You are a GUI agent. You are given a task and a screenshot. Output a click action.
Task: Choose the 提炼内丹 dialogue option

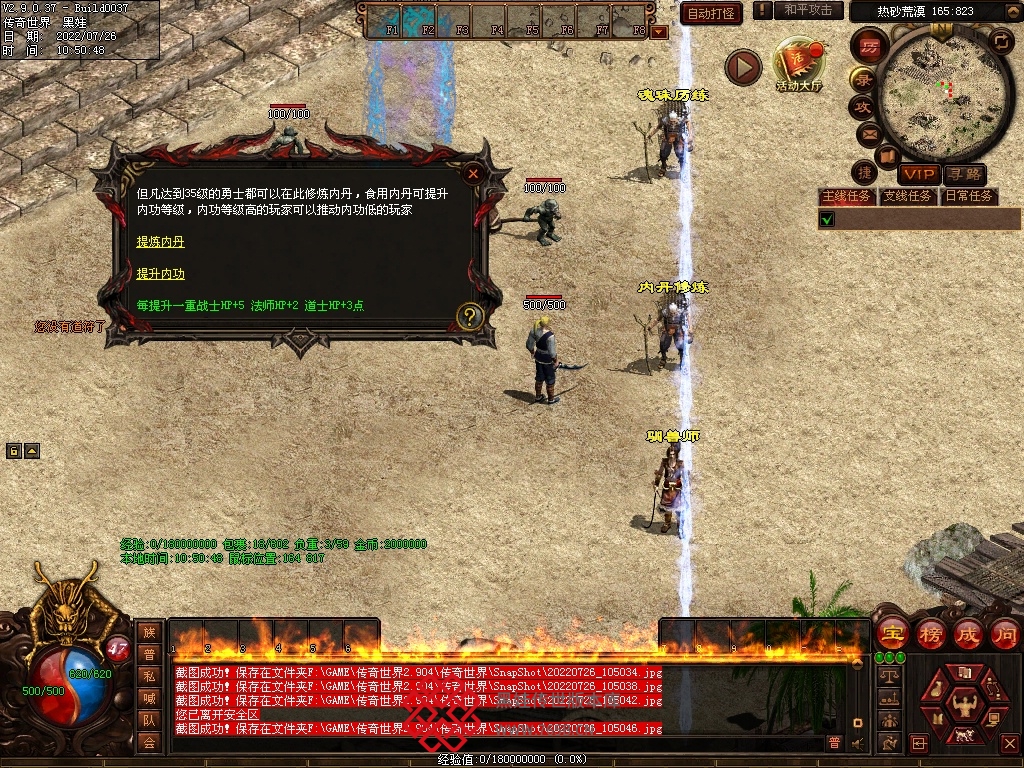160,242
